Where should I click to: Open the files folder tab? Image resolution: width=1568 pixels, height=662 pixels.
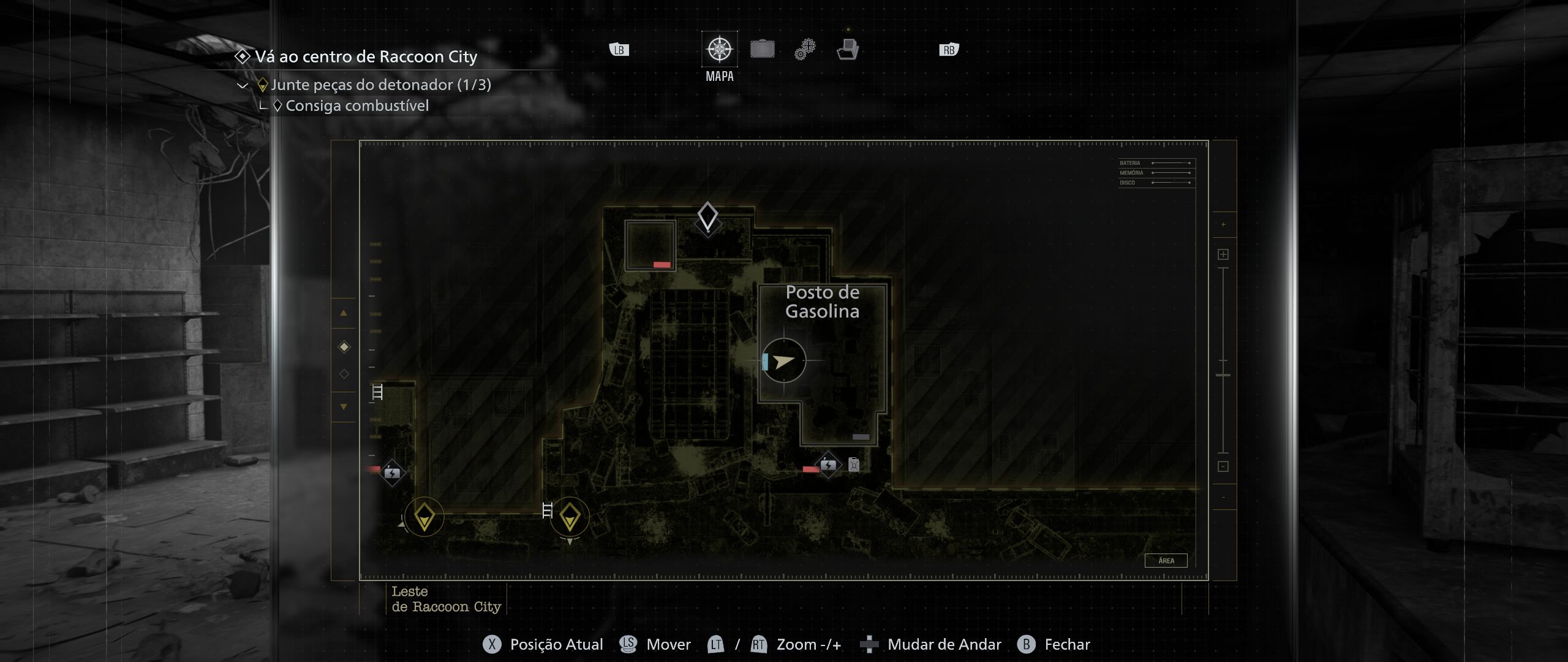(848, 49)
